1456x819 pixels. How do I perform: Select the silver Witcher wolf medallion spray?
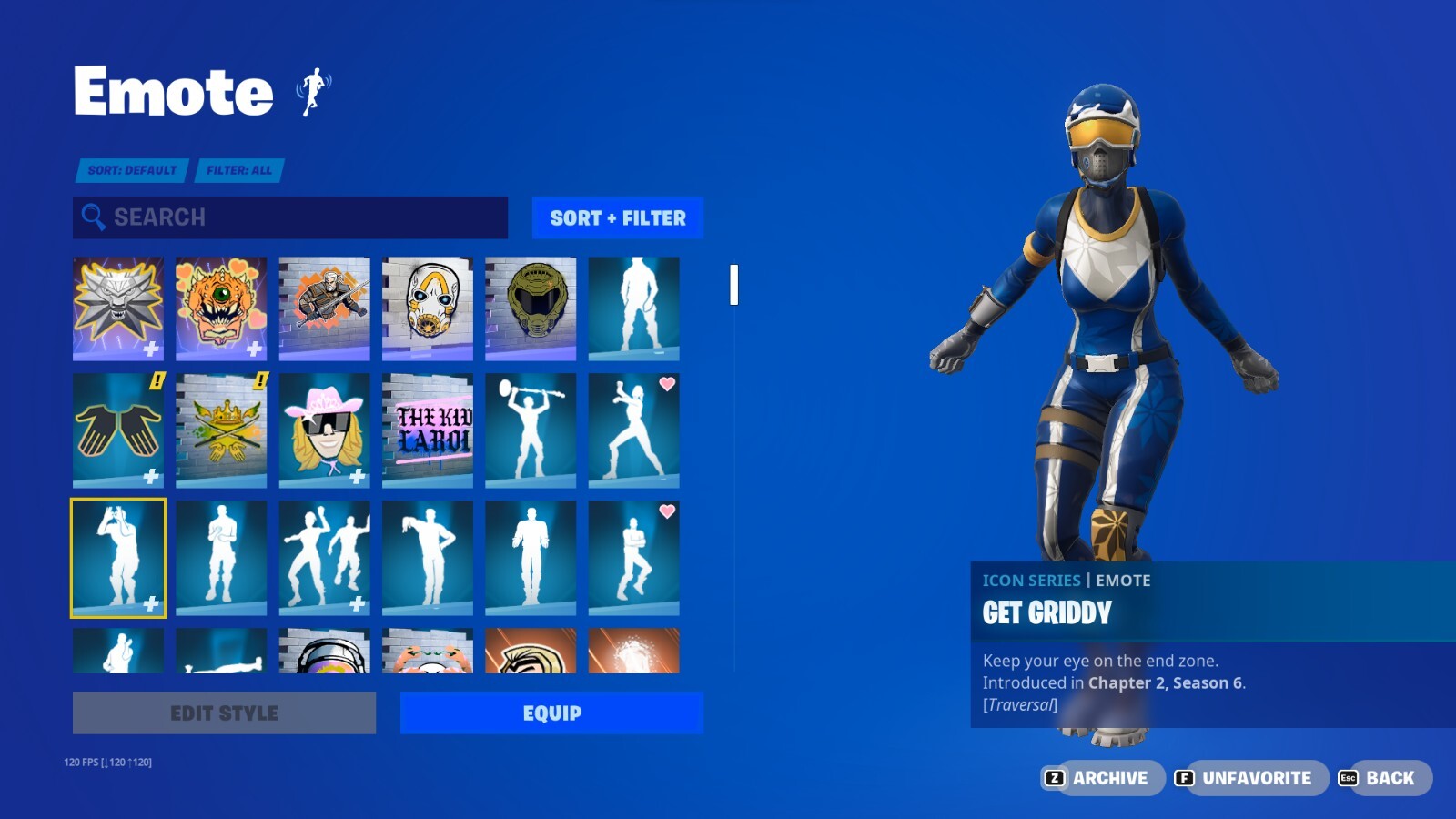tap(117, 308)
